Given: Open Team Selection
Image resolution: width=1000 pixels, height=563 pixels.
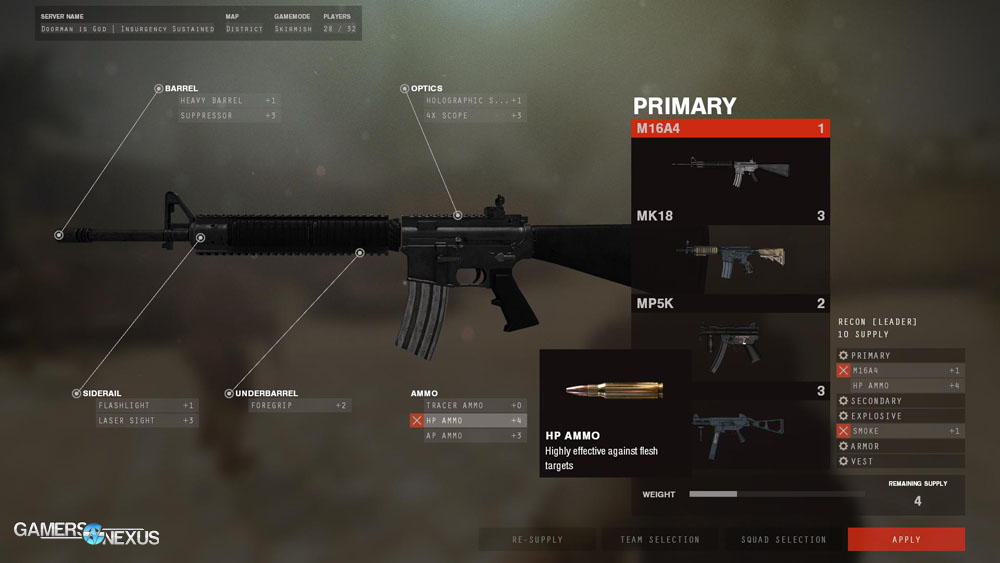Looking at the screenshot, I should point(659,540).
